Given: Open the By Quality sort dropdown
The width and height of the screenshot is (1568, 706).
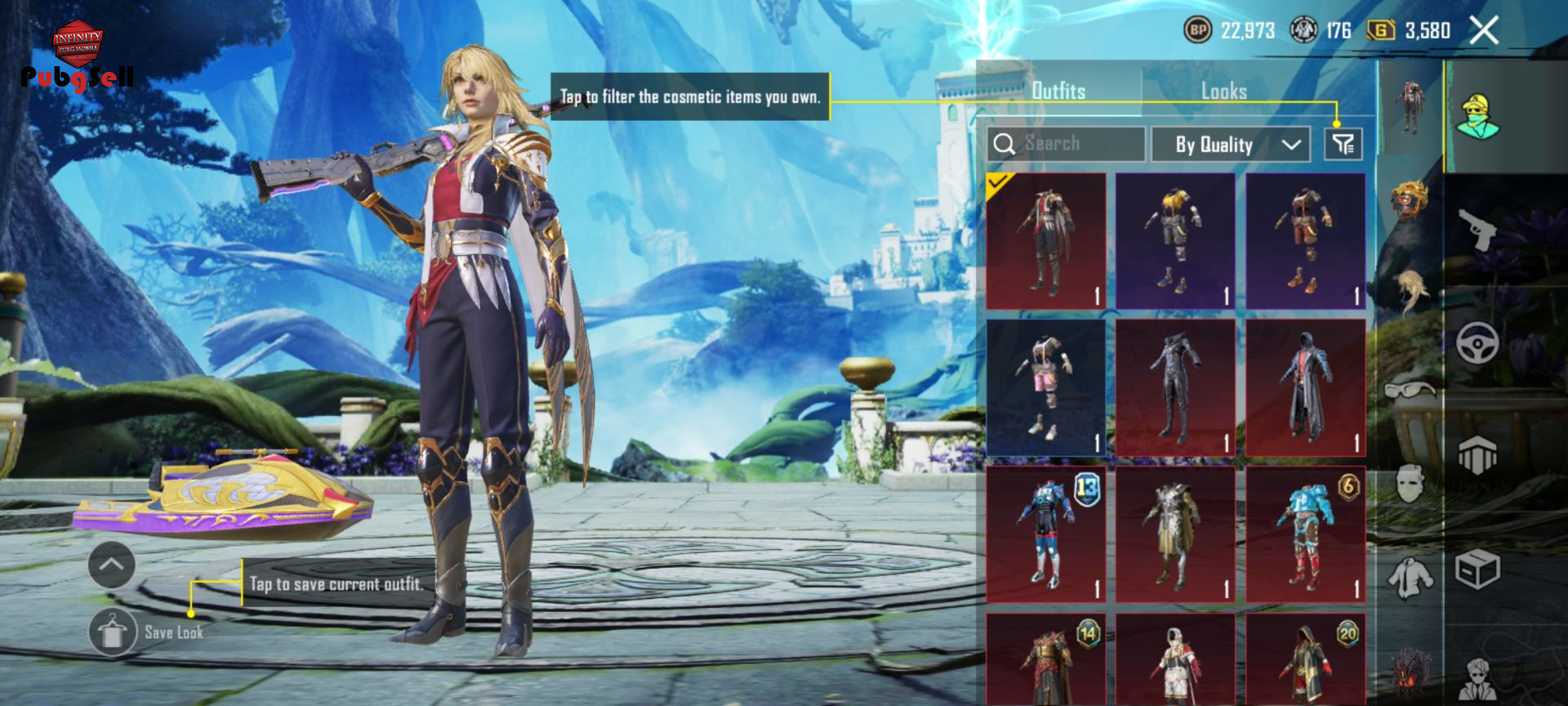Looking at the screenshot, I should tap(1231, 145).
